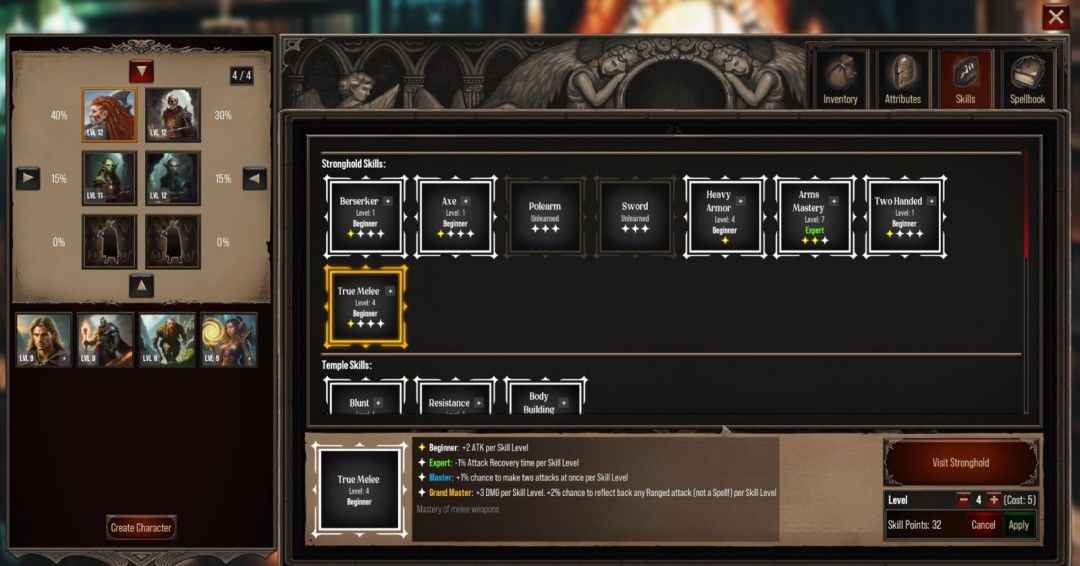Select the green goblin level 11 portrait
This screenshot has width=1080, height=566.
tap(109, 178)
